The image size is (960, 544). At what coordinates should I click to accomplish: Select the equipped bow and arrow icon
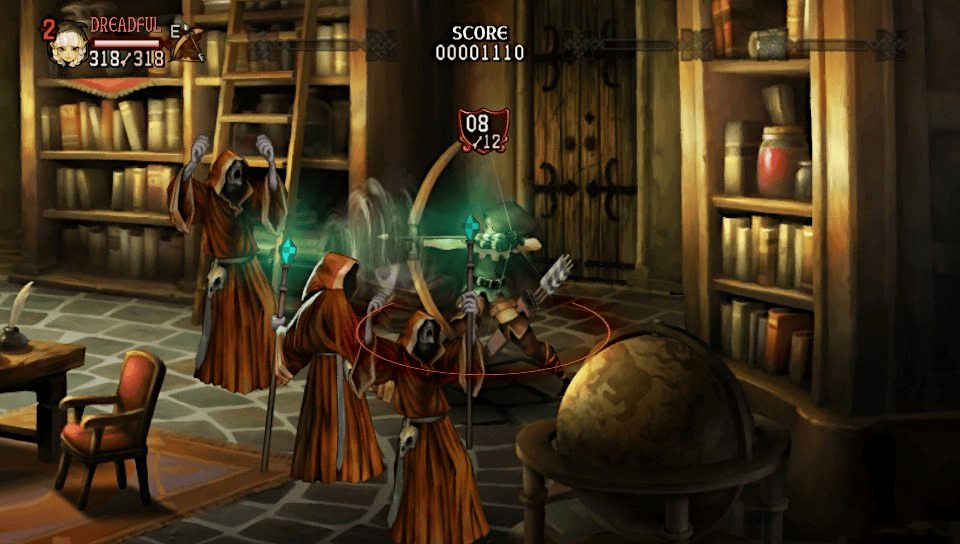coord(187,43)
